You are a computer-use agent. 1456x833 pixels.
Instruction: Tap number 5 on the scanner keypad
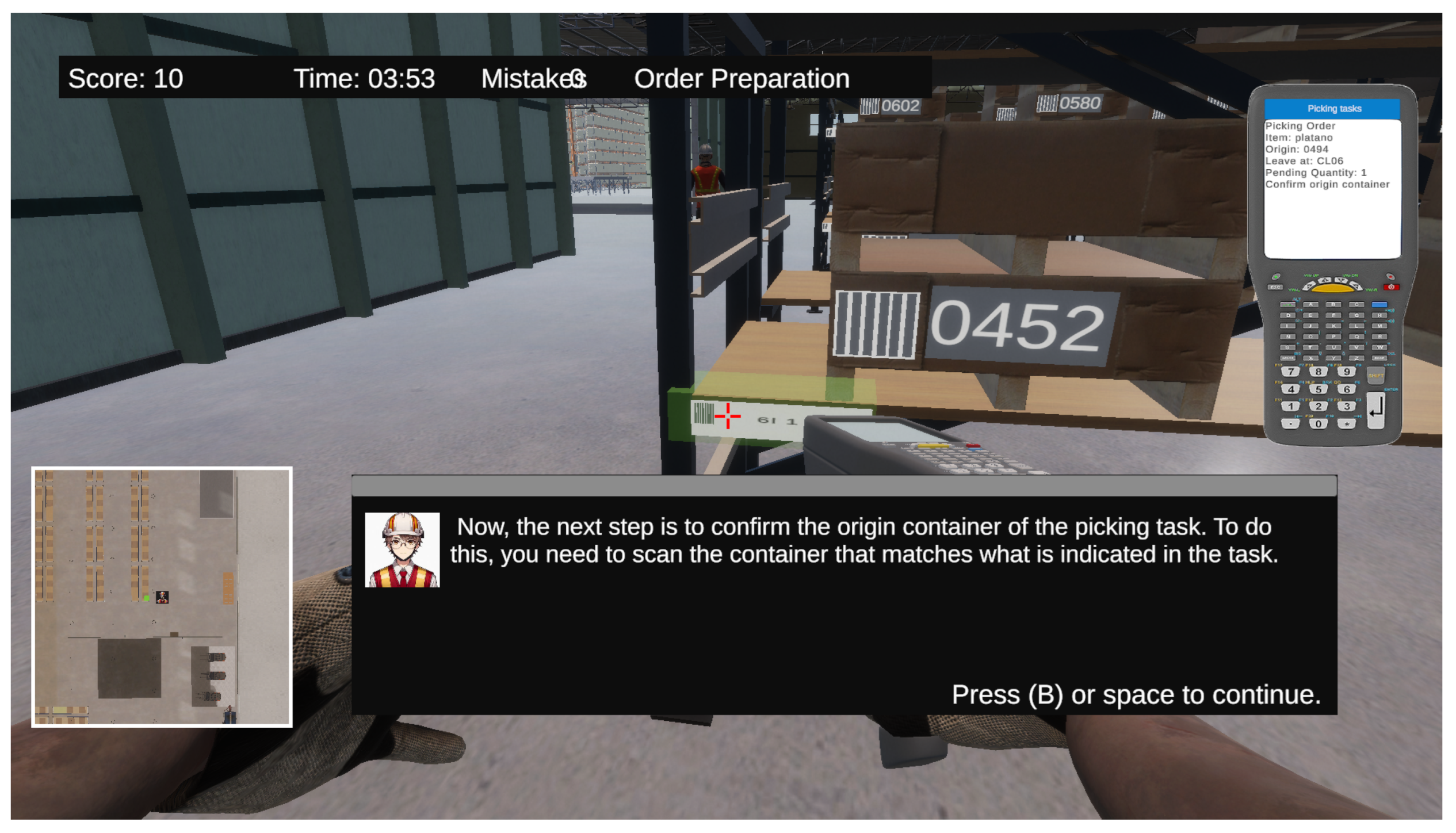click(x=1318, y=389)
